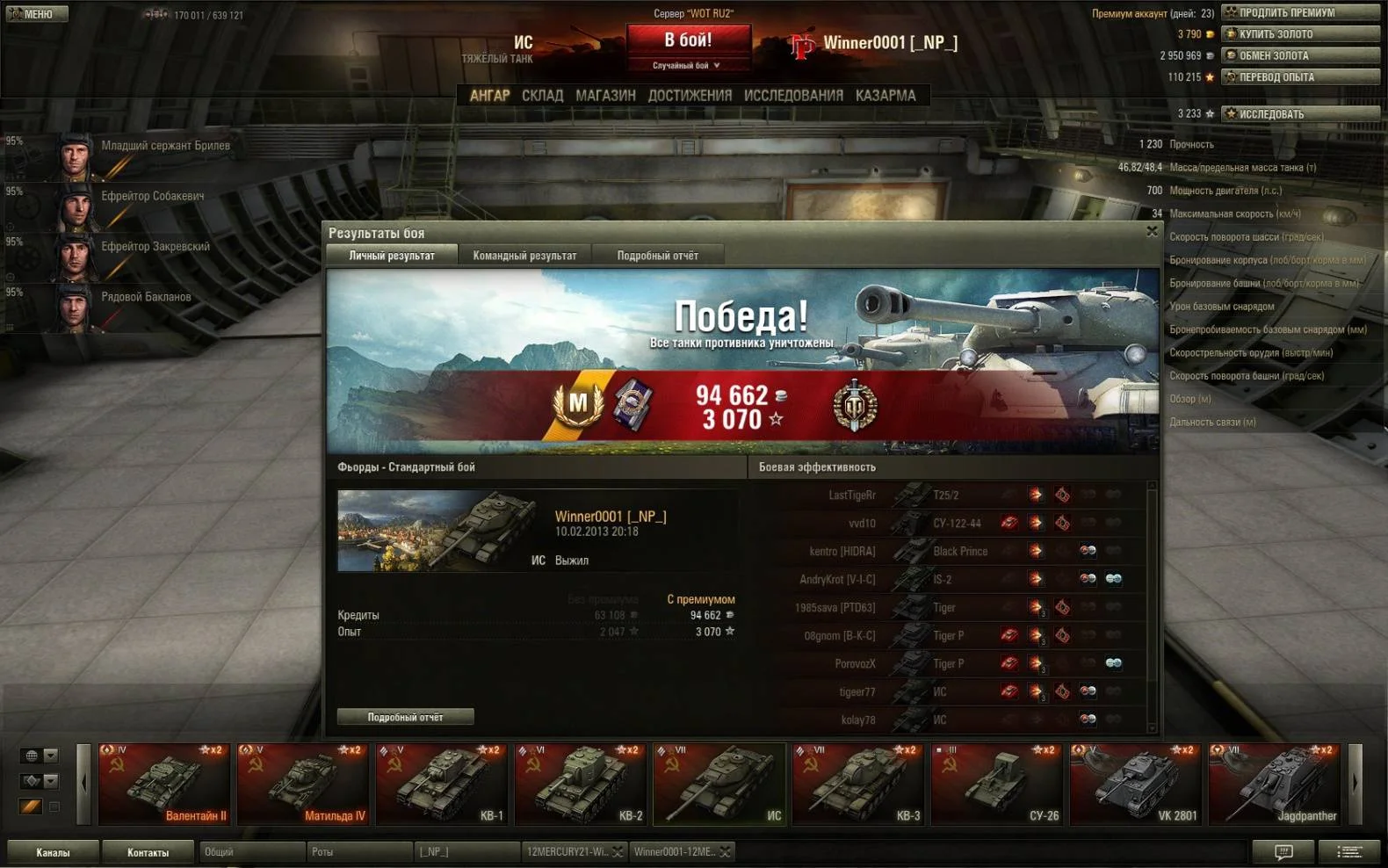The height and width of the screenshot is (868, 1388).
Task: Select the КВ-2 tank in carousel
Action: pos(580,785)
